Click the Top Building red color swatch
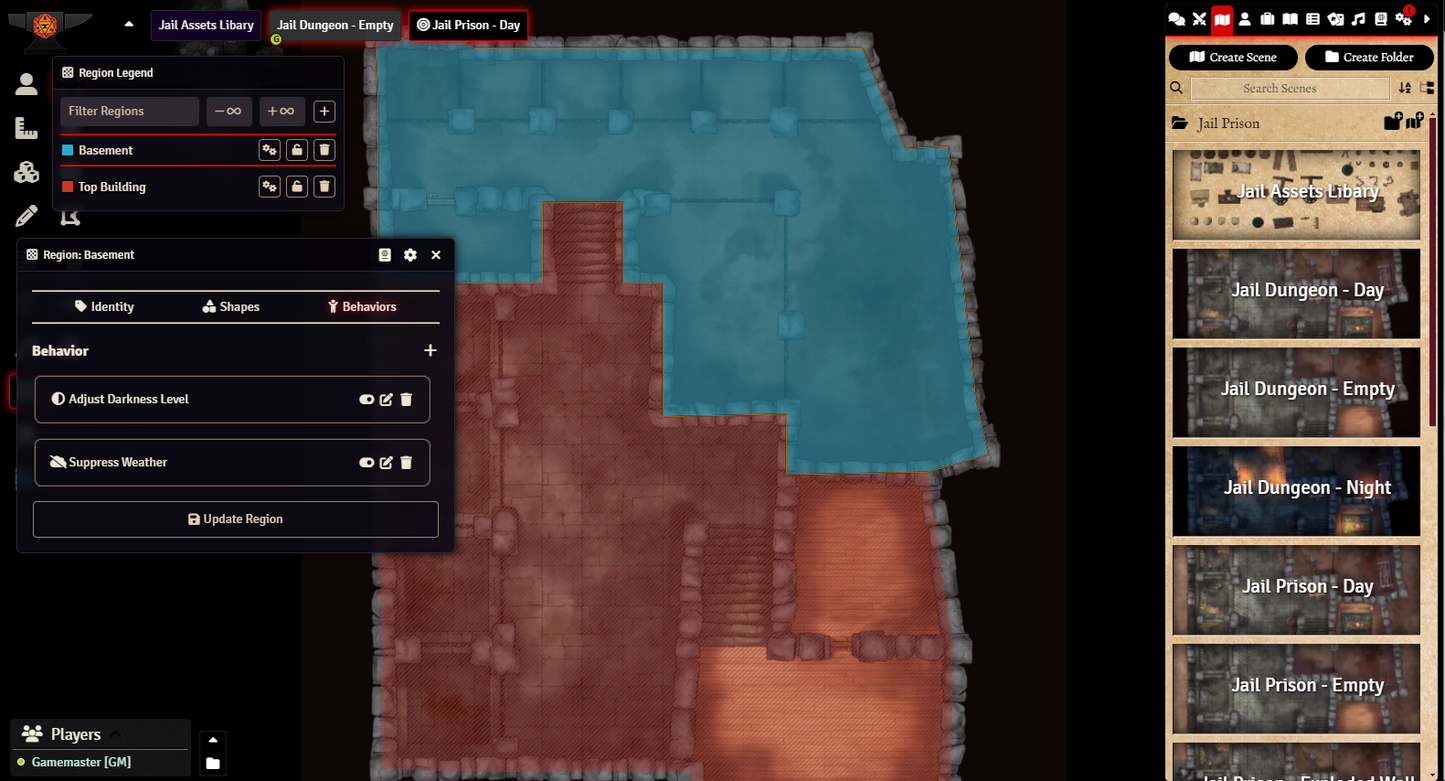 tap(70, 186)
